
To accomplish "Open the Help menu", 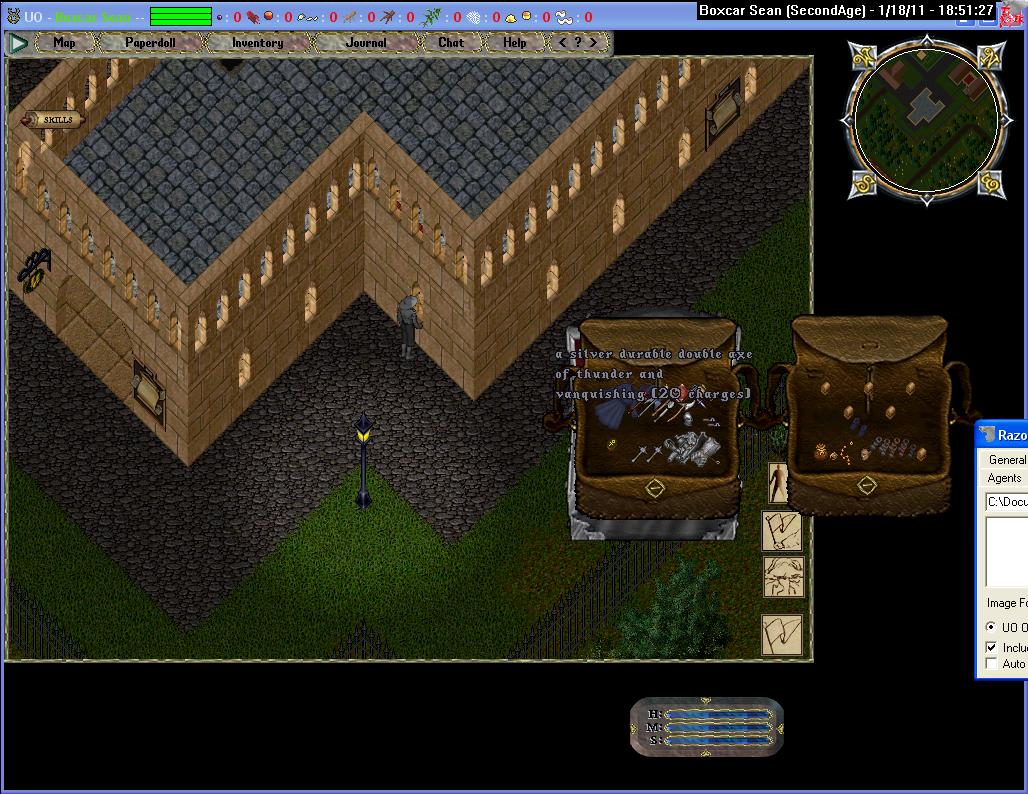I will click(514, 43).
